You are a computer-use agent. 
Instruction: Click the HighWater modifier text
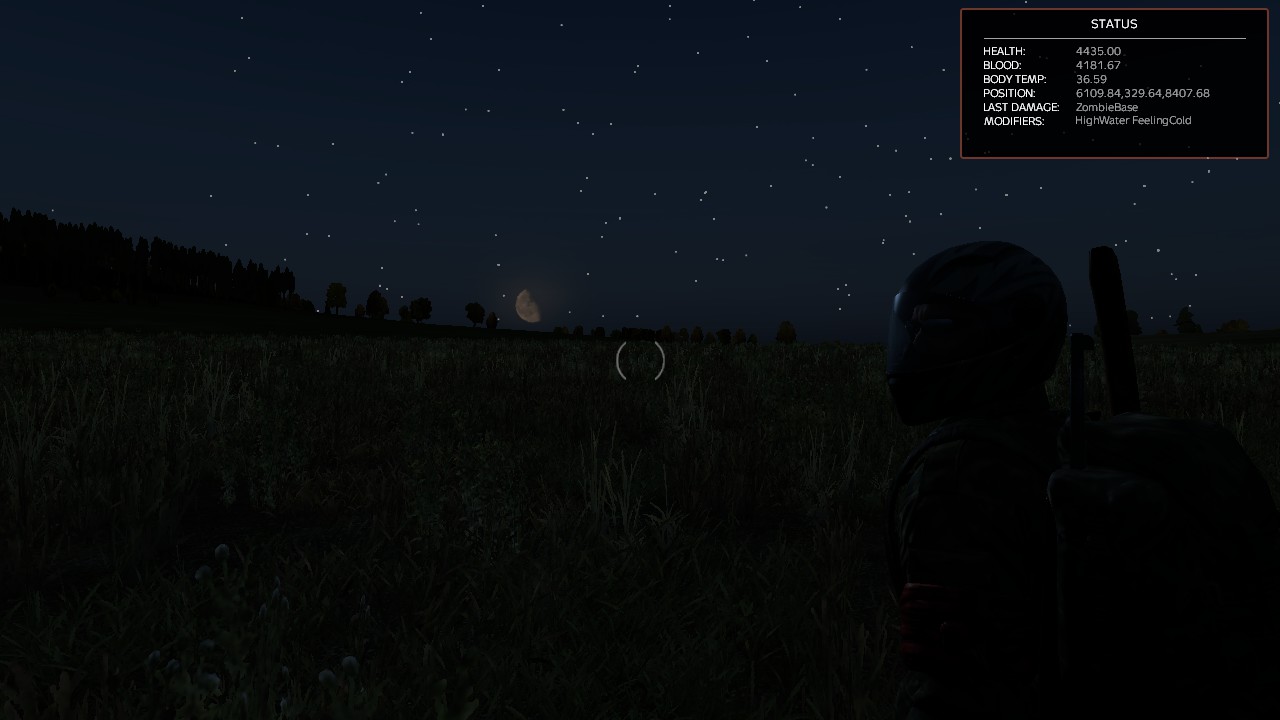tap(1100, 120)
